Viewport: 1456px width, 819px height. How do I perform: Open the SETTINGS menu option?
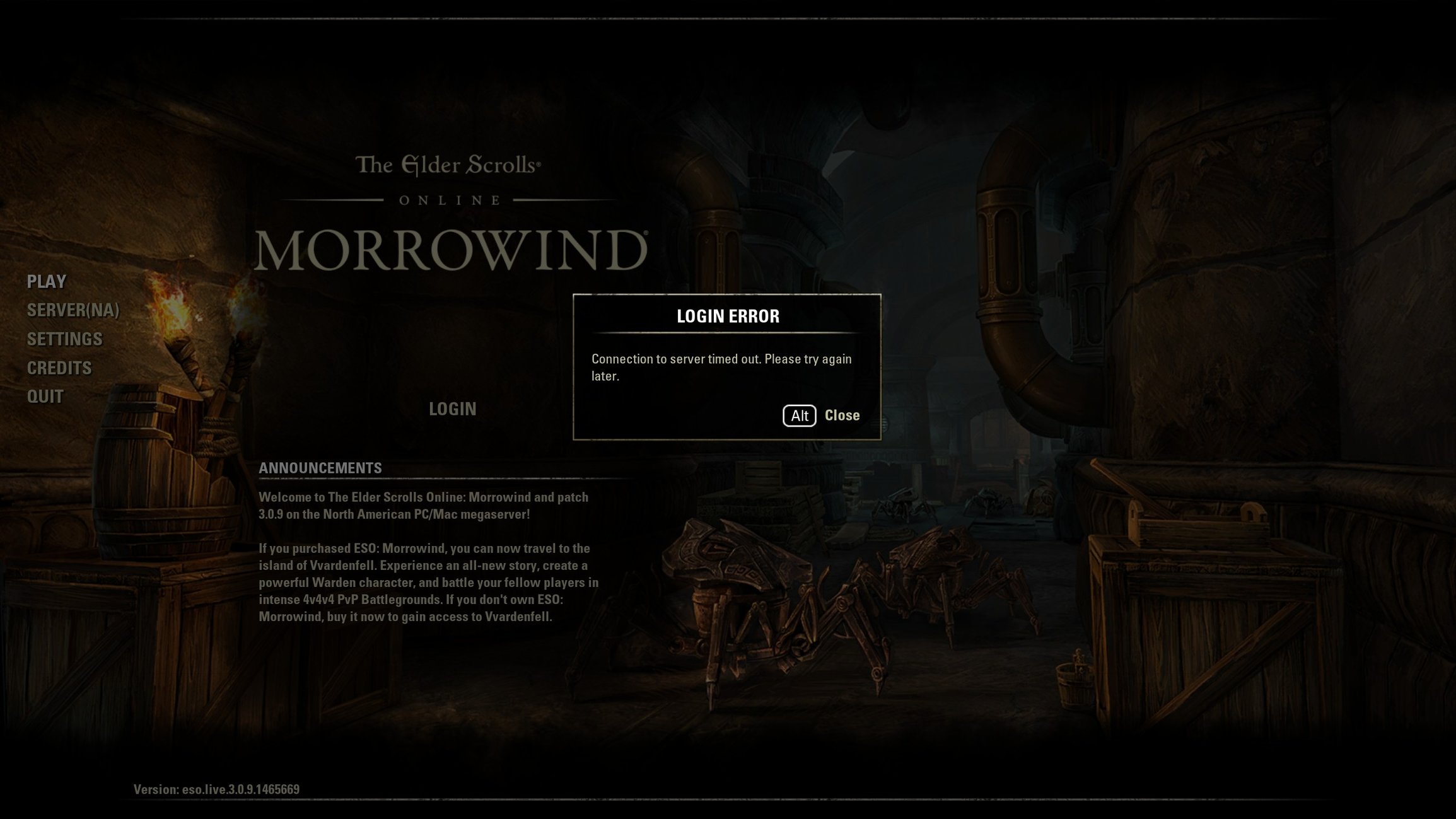(x=64, y=339)
